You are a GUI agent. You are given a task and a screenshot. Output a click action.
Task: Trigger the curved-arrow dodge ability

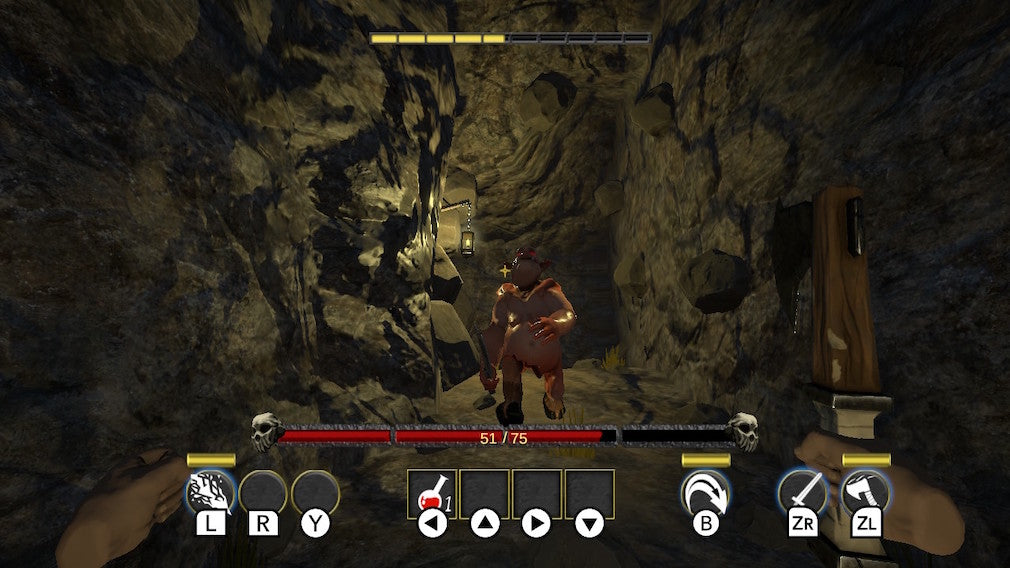pos(705,492)
